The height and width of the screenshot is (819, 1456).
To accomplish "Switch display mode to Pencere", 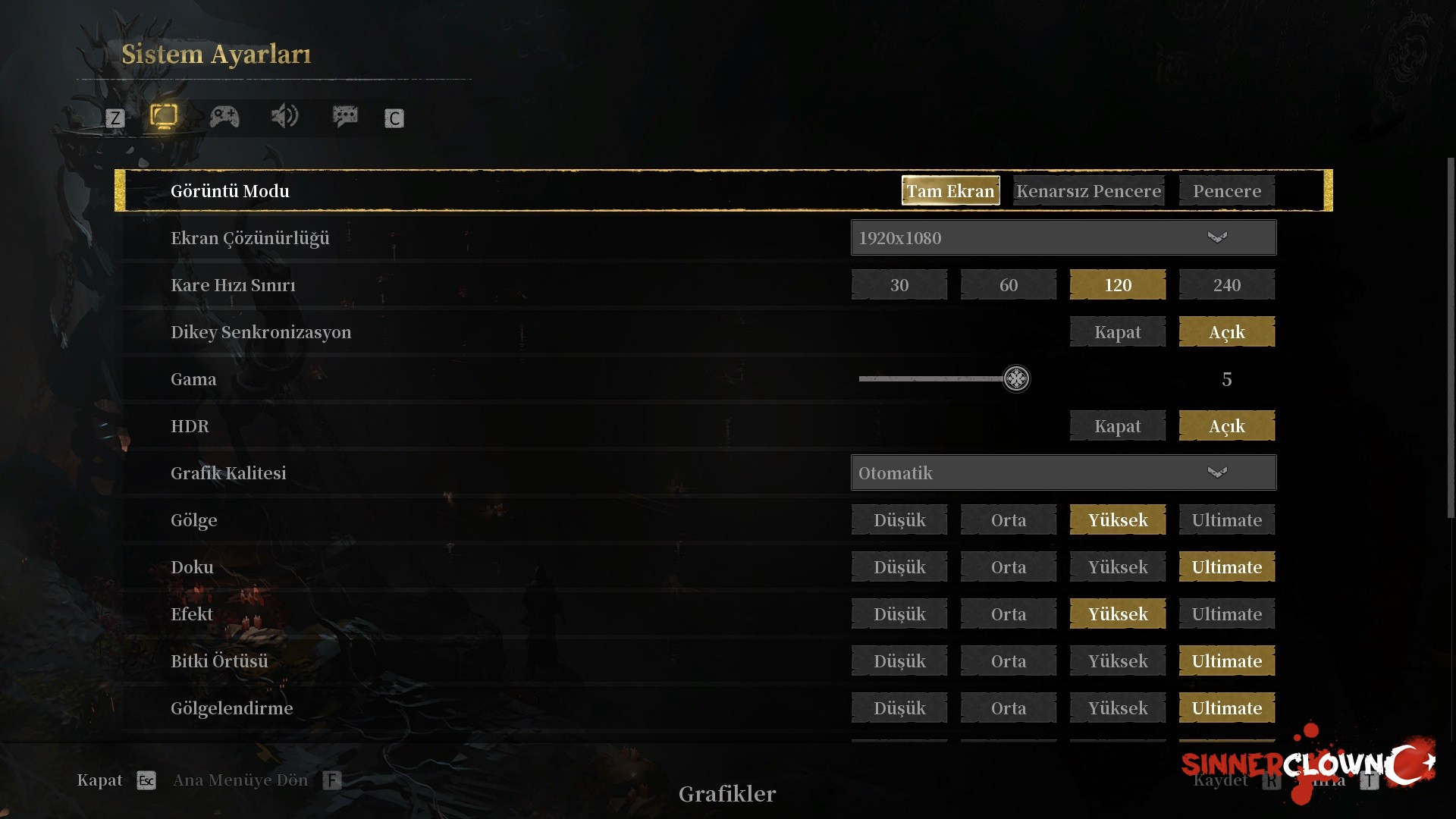I will 1226,191.
